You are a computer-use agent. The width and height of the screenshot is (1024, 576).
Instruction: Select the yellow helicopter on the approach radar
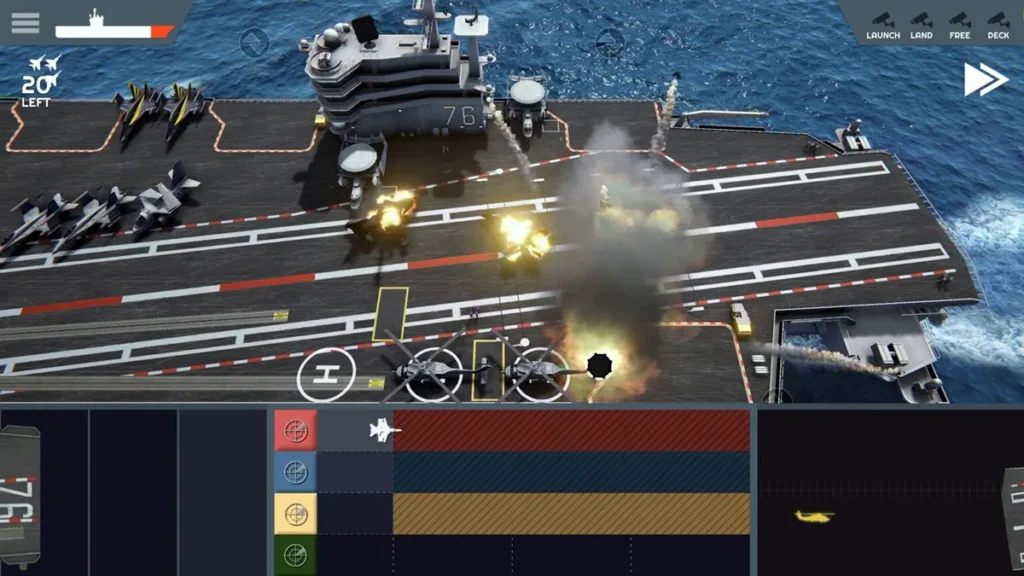[814, 516]
